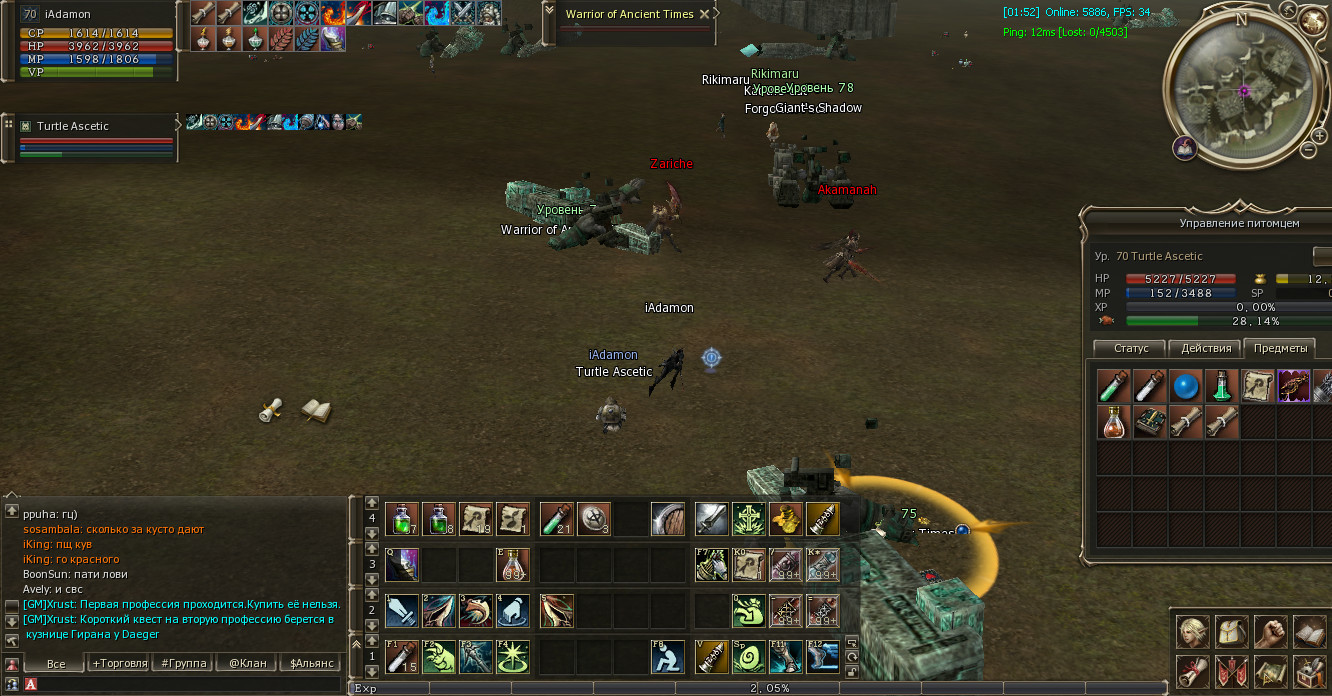Open the fist actions menu icon
The image size is (1332, 696).
pyautogui.click(x=1270, y=632)
